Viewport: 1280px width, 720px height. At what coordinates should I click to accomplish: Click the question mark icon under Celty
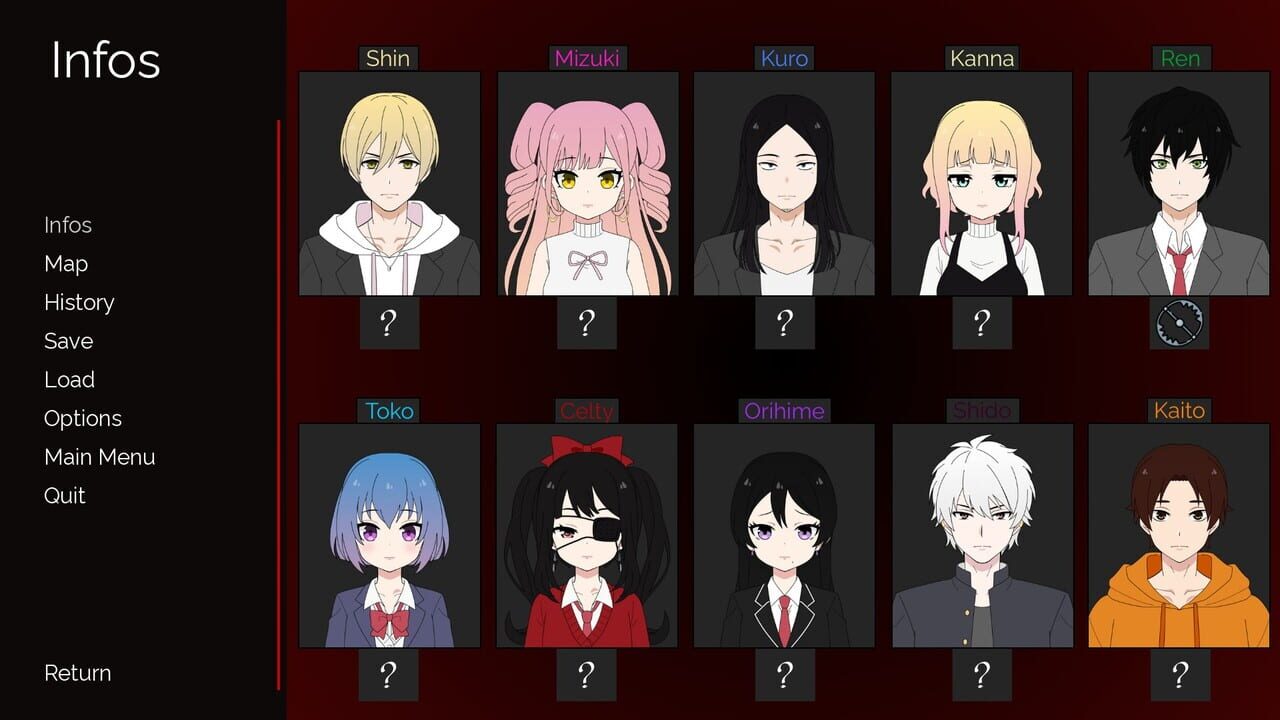tap(586, 673)
